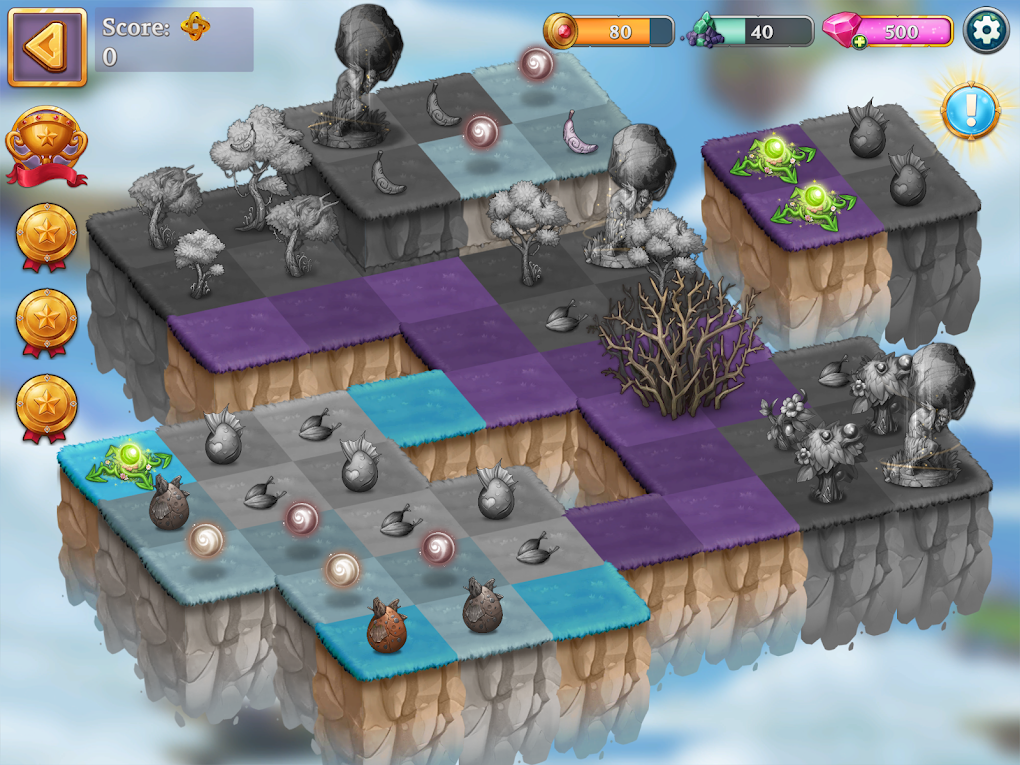
Task: Tap the blue exclamation mark hint button
Action: click(968, 109)
